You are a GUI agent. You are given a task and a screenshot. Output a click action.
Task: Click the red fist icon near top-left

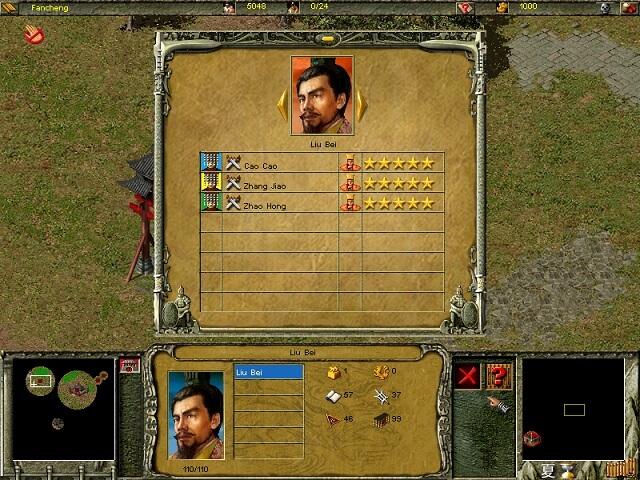tap(34, 37)
